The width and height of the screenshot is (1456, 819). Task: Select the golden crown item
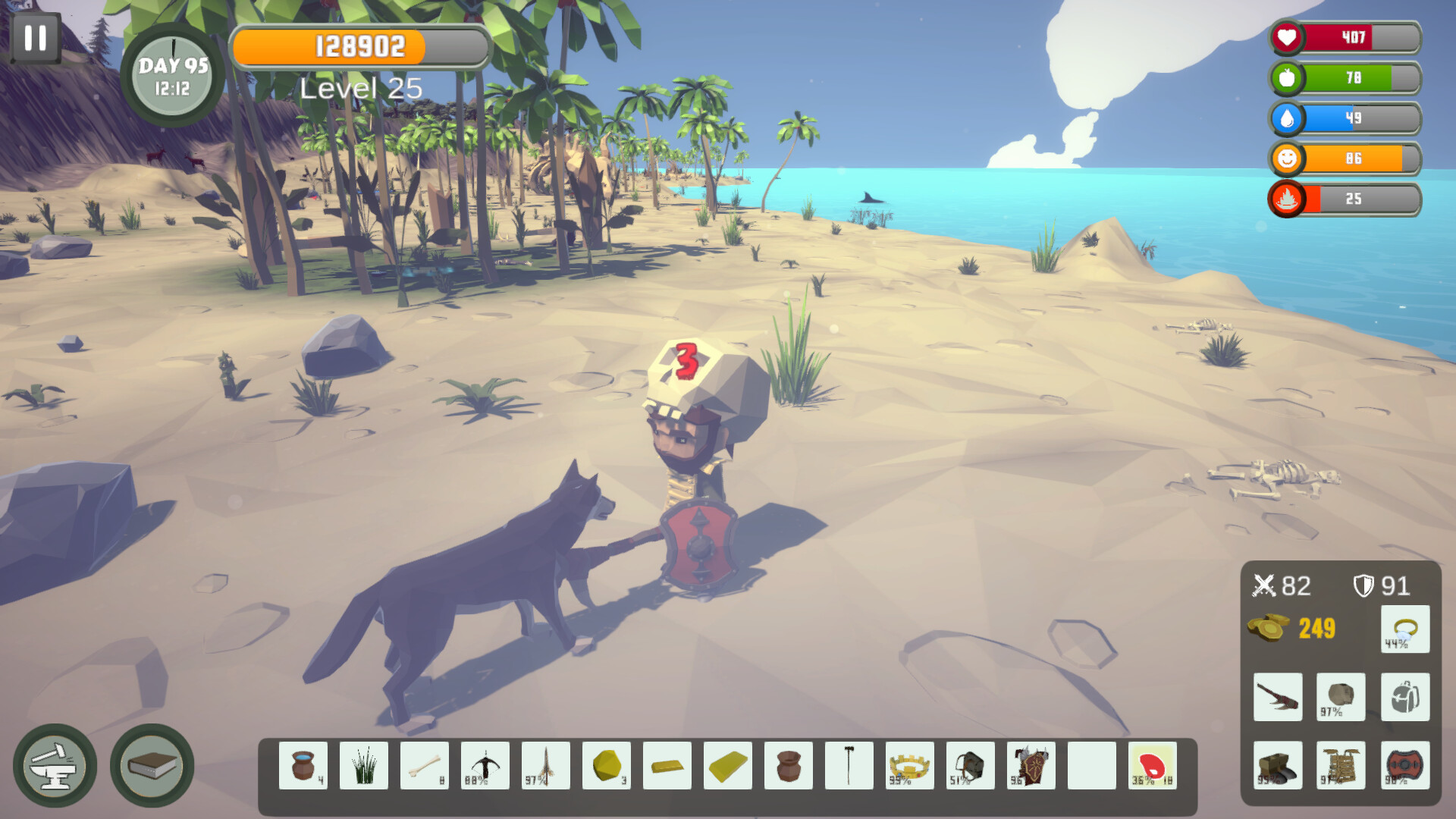pyautogui.click(x=910, y=766)
